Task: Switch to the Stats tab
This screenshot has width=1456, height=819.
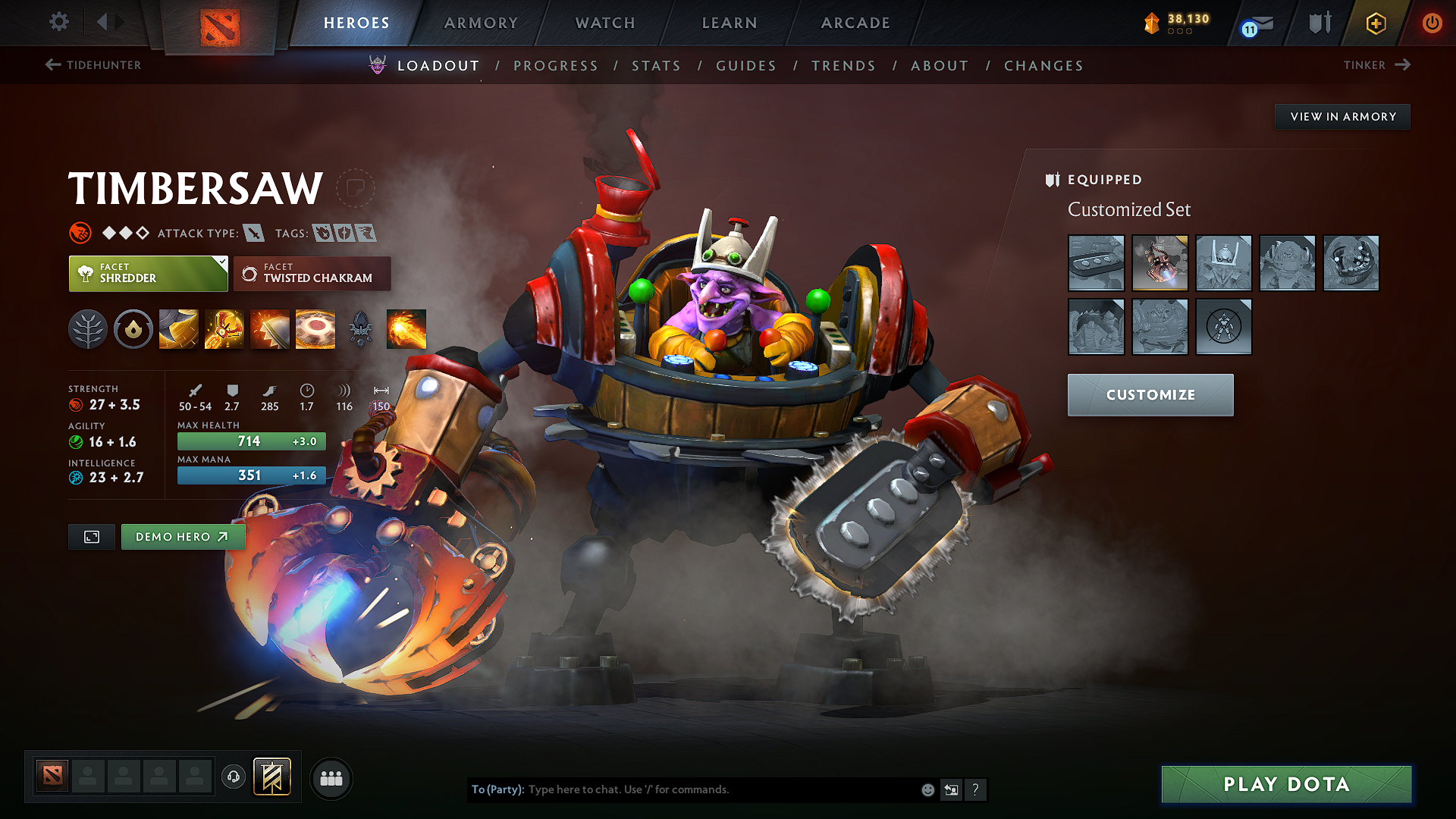Action: click(657, 66)
